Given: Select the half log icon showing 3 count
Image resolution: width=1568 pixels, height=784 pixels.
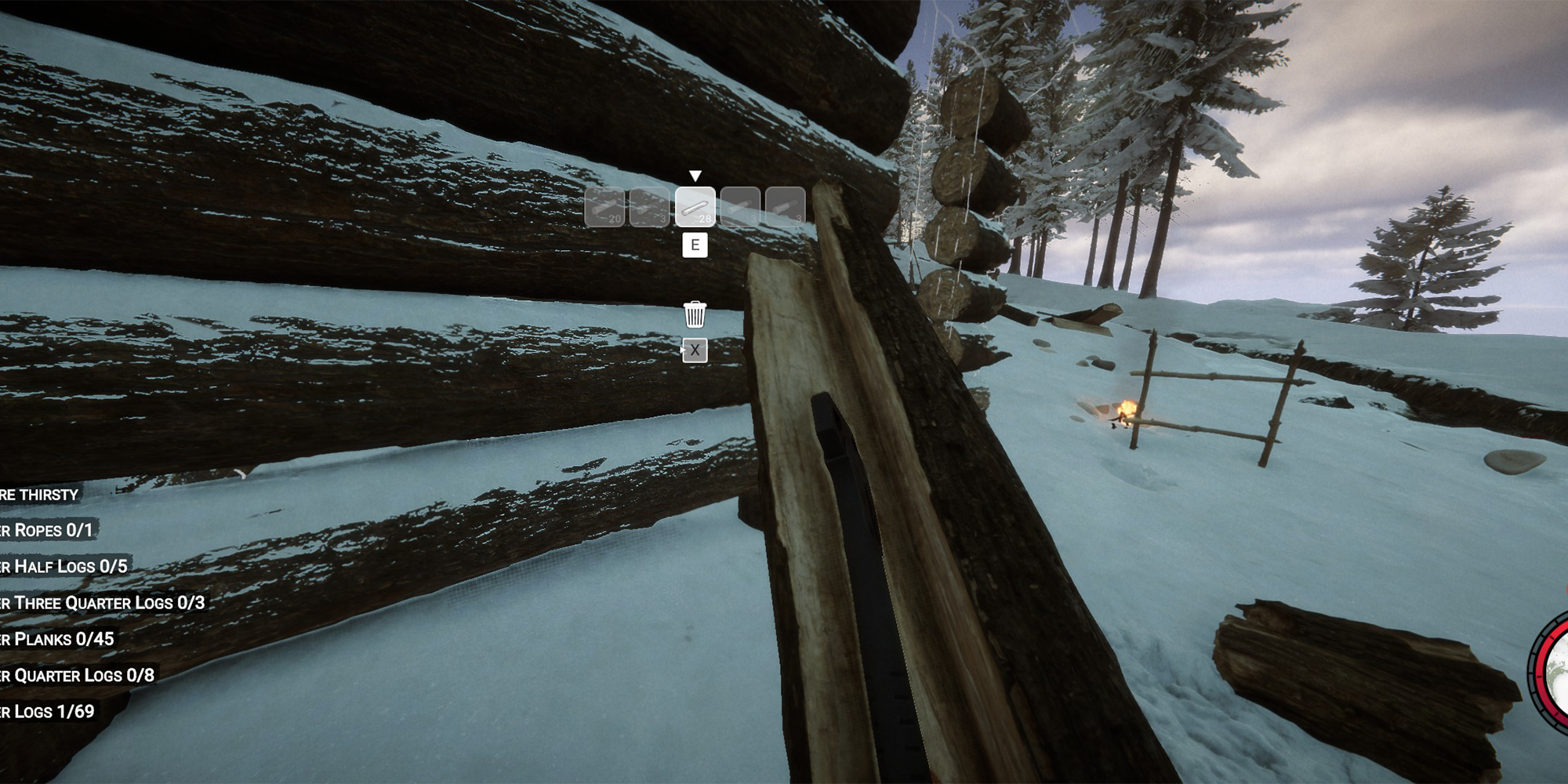Looking at the screenshot, I should click(649, 209).
